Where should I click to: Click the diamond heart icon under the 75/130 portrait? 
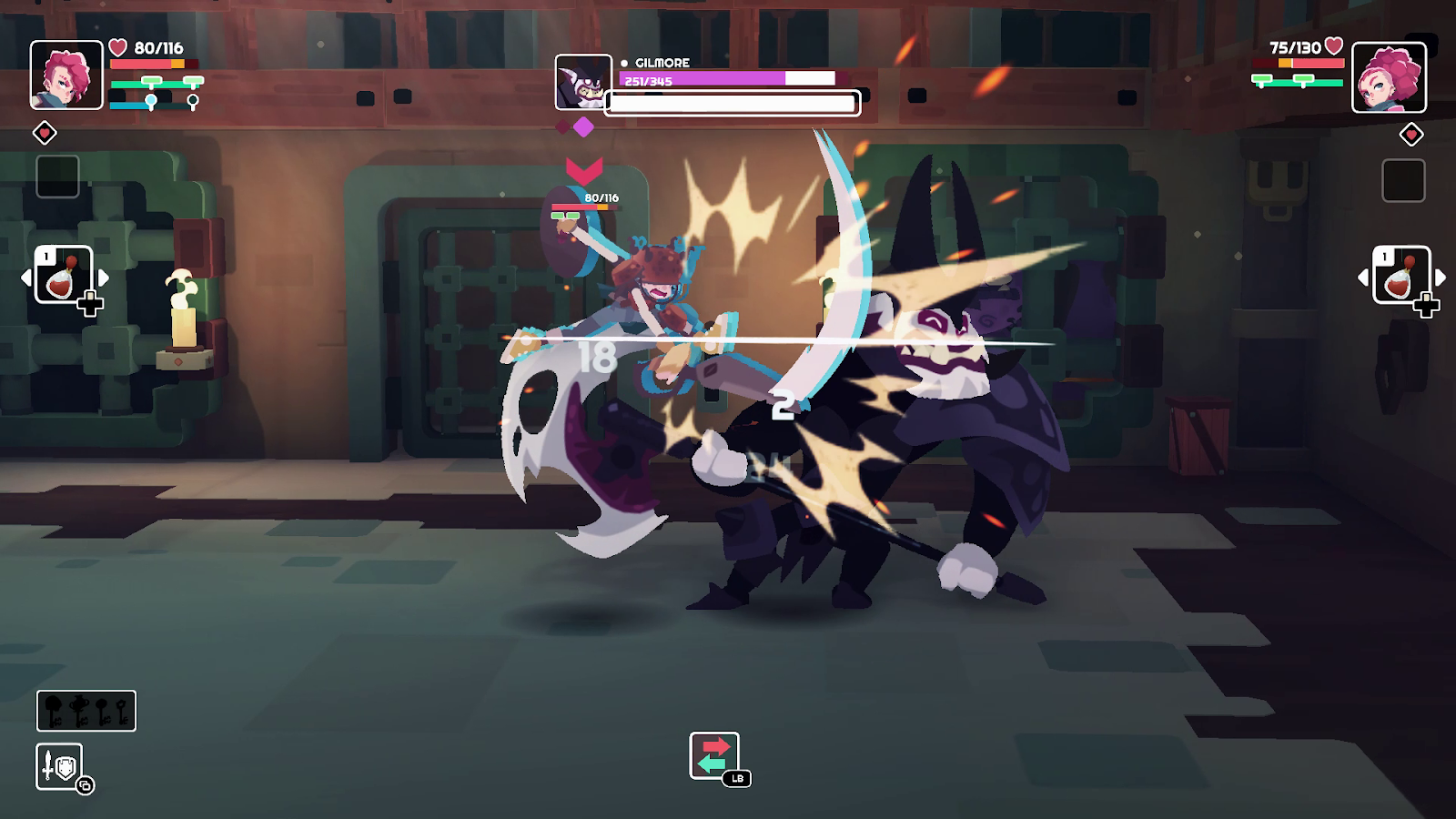1411,136
